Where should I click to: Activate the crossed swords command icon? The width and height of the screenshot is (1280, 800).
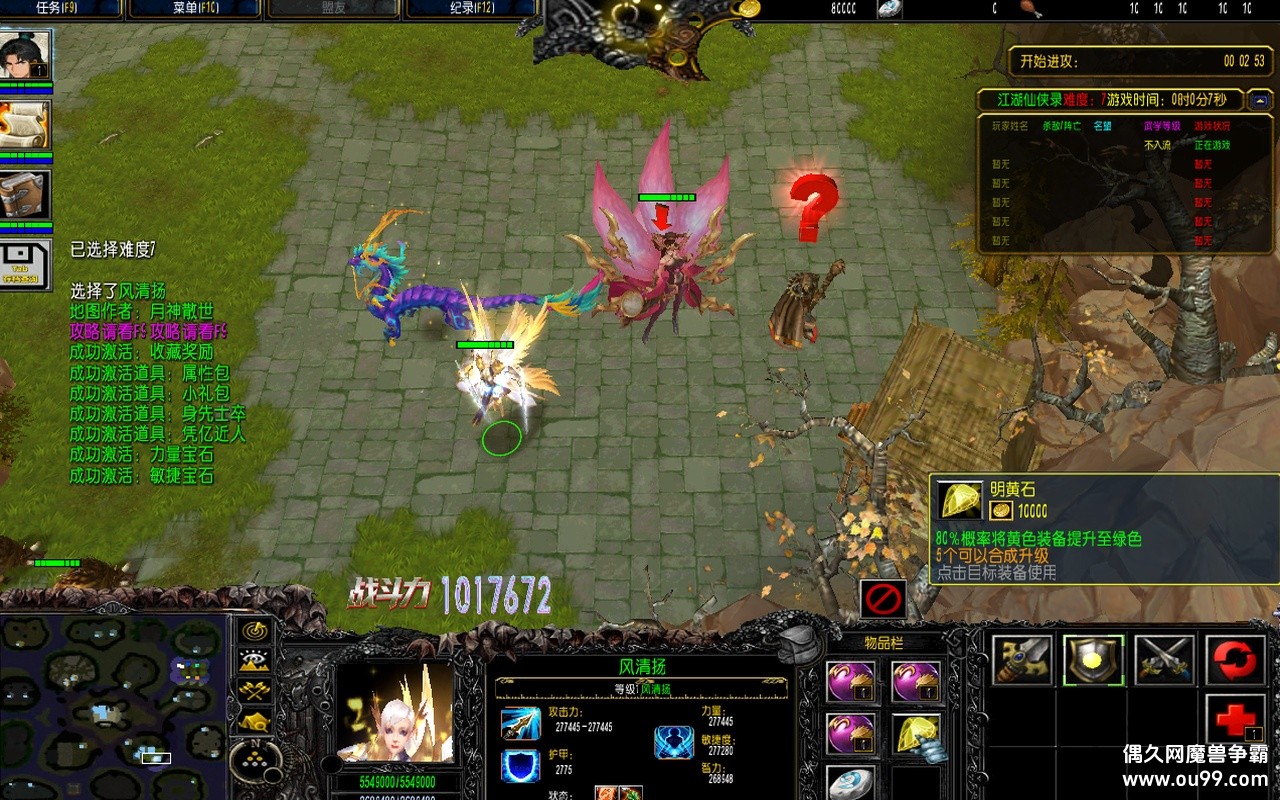click(1164, 660)
